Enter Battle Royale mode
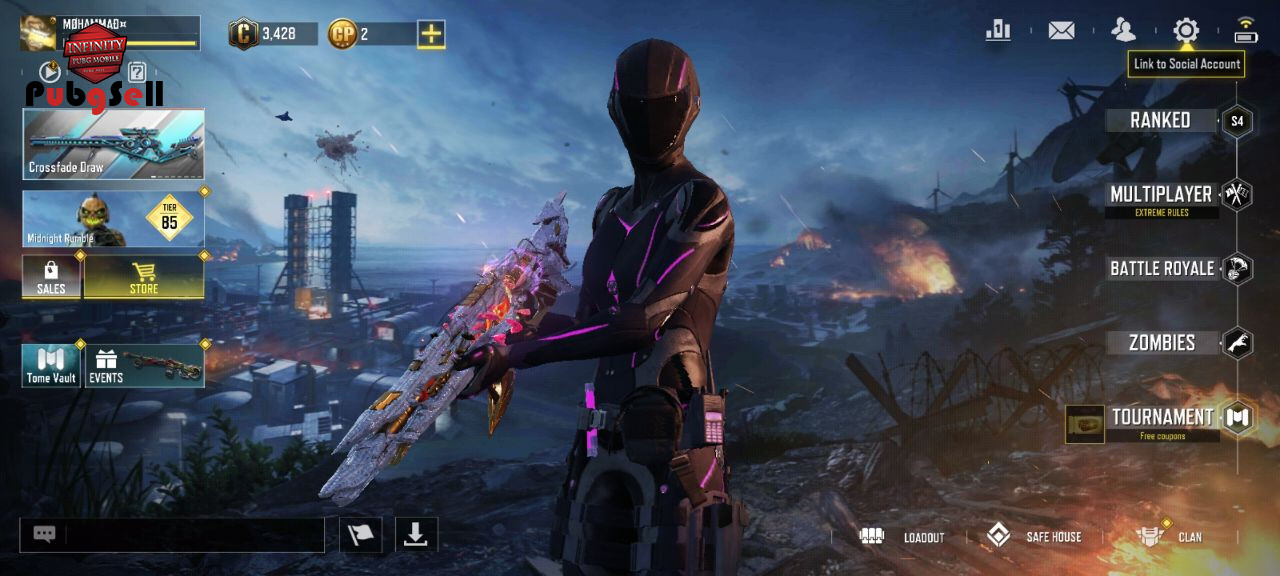Image resolution: width=1280 pixels, height=576 pixels. pyautogui.click(x=1162, y=268)
